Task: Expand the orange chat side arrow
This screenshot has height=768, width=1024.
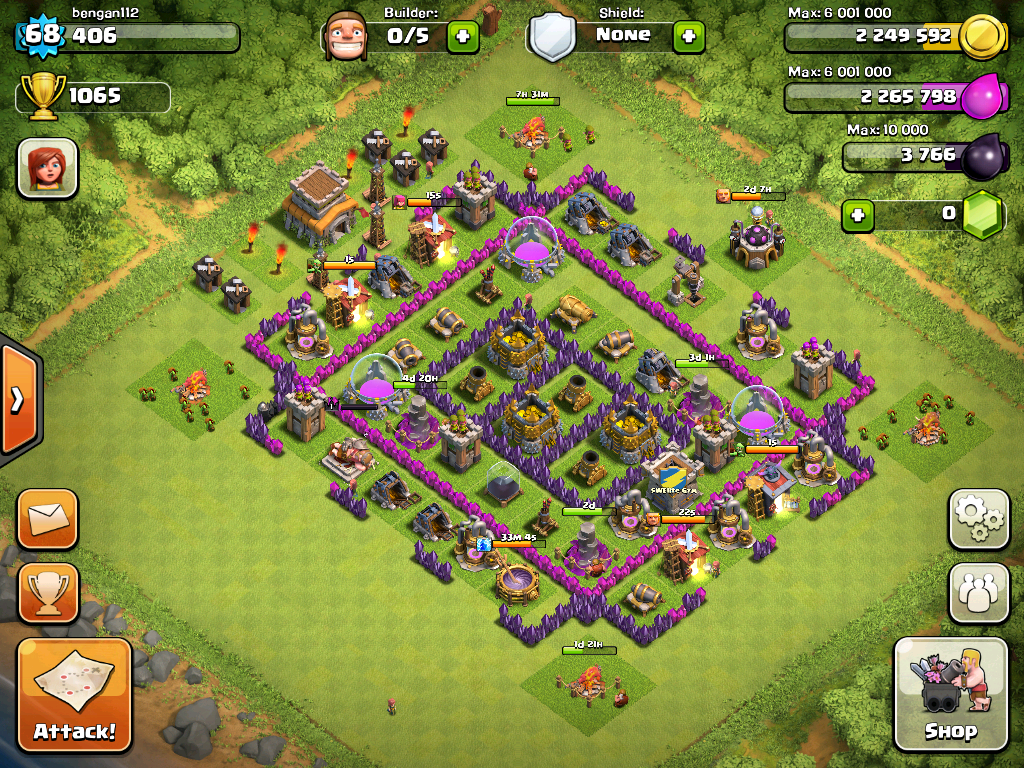Action: [x=18, y=400]
